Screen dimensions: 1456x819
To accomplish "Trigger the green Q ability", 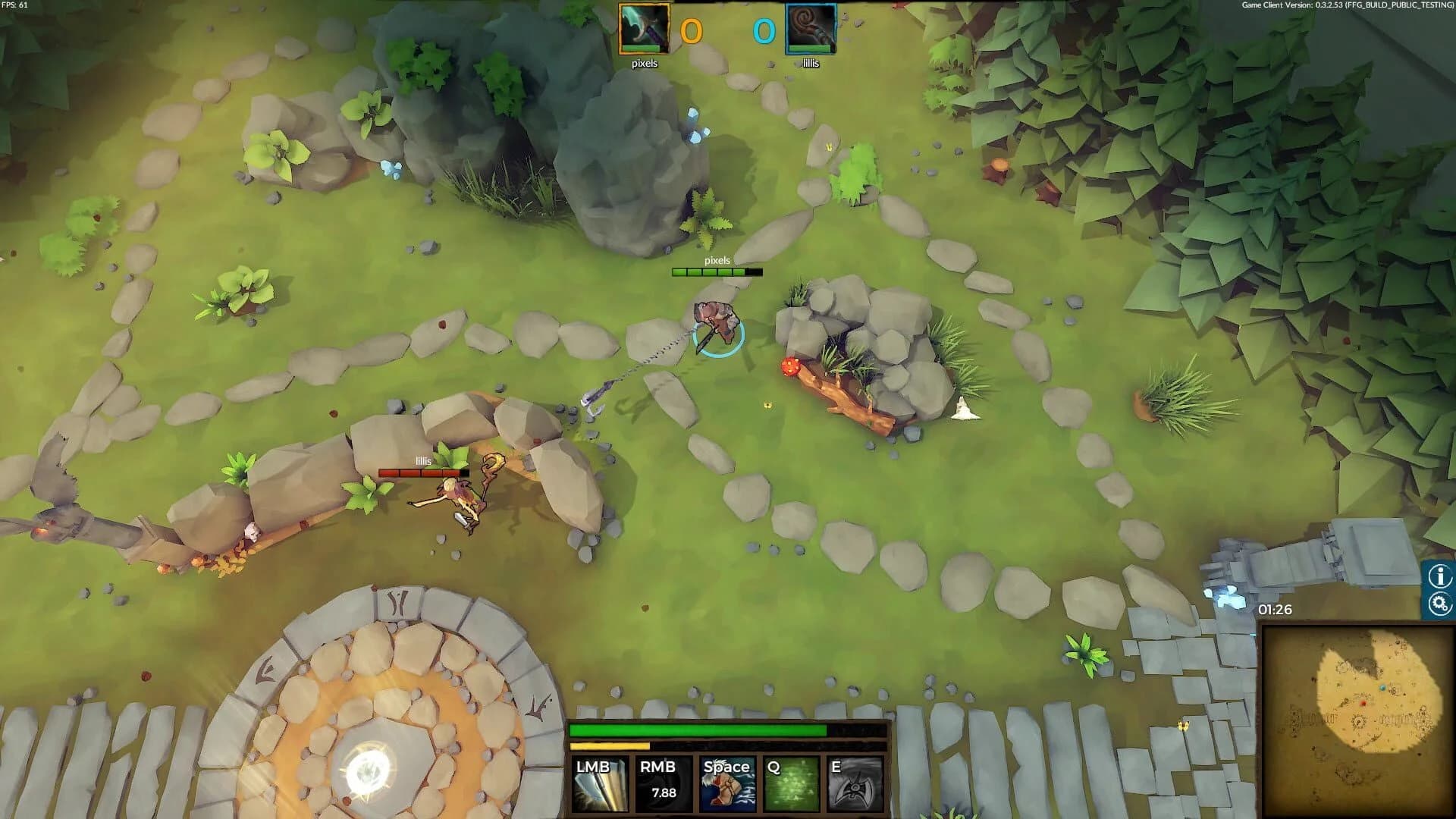I will [x=792, y=784].
